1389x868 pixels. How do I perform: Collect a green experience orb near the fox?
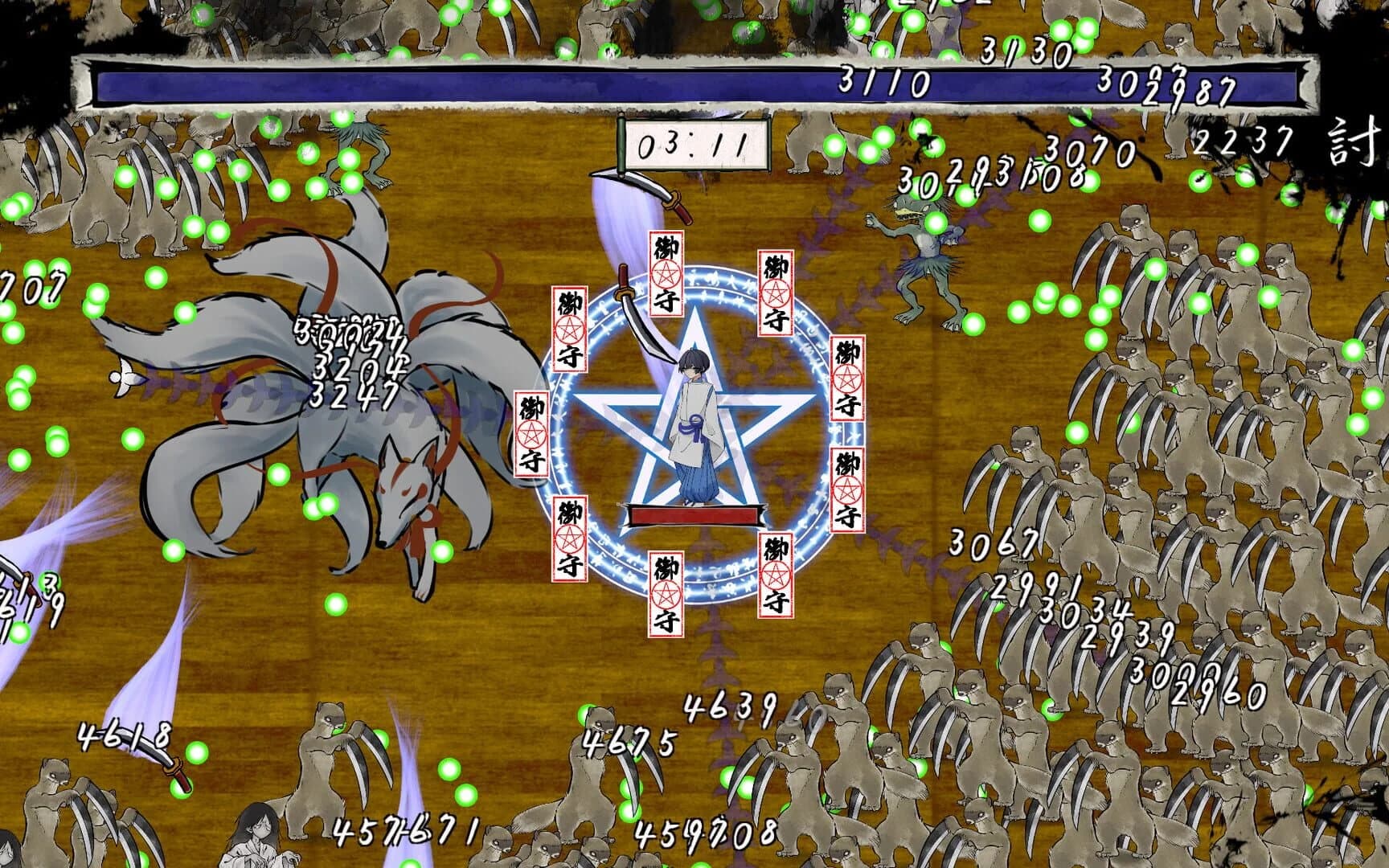coord(281,475)
